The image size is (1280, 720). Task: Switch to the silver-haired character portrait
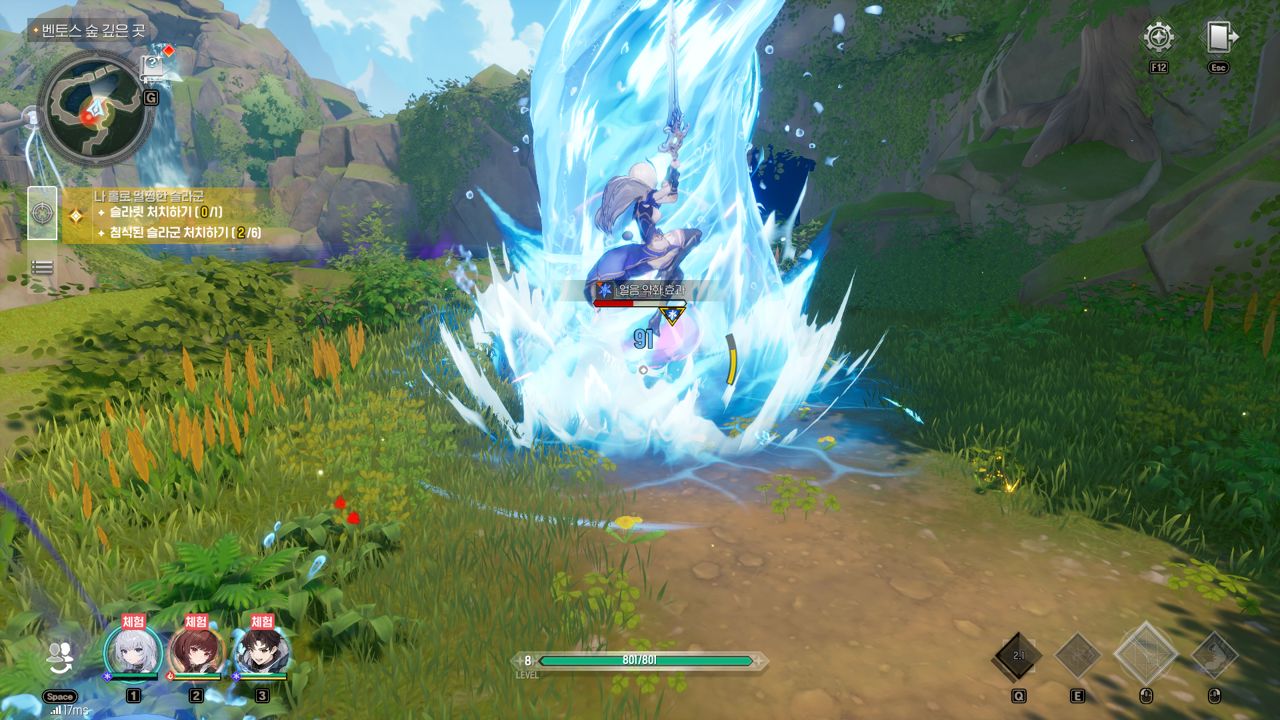pos(133,651)
